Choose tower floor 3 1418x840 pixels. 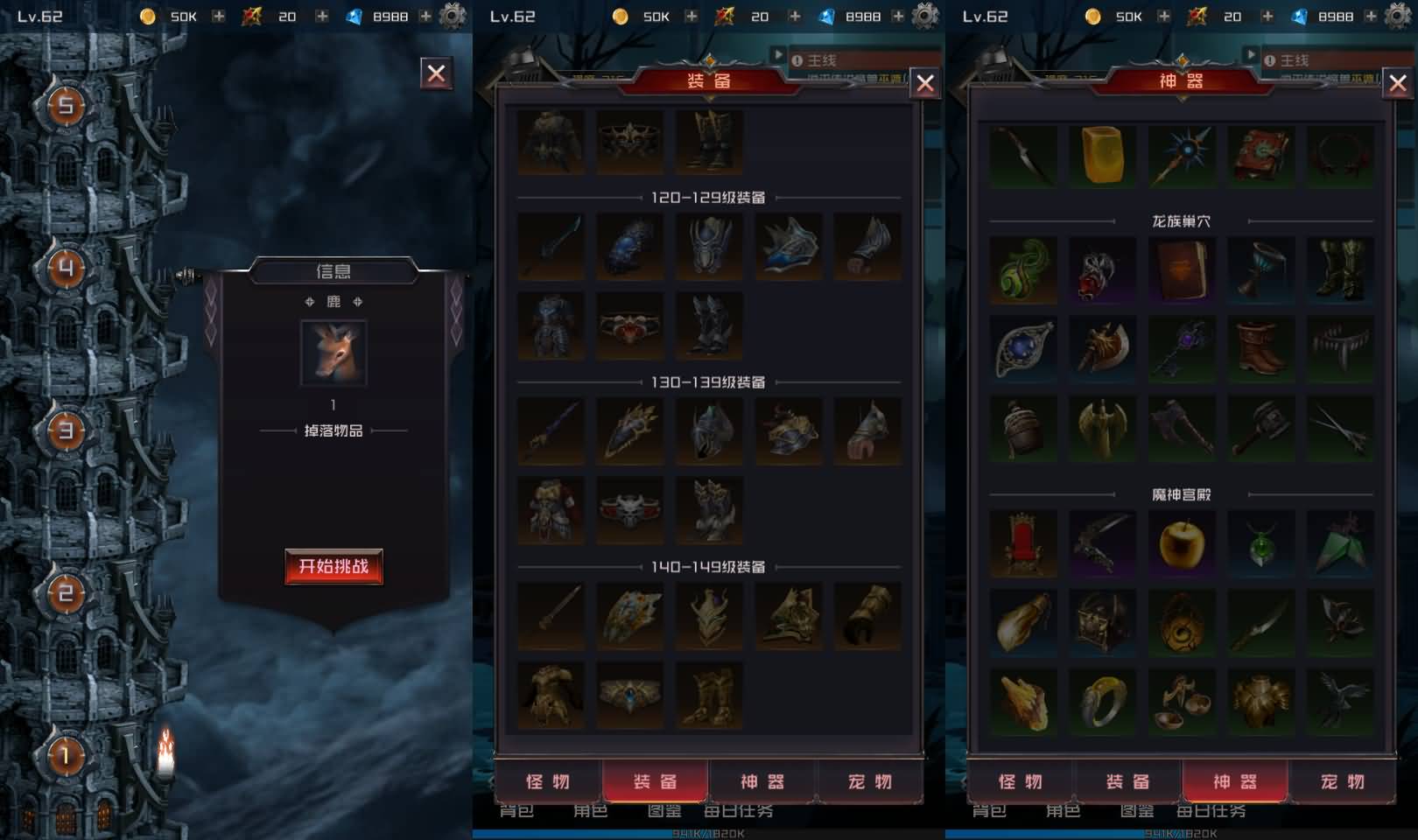click(x=66, y=430)
